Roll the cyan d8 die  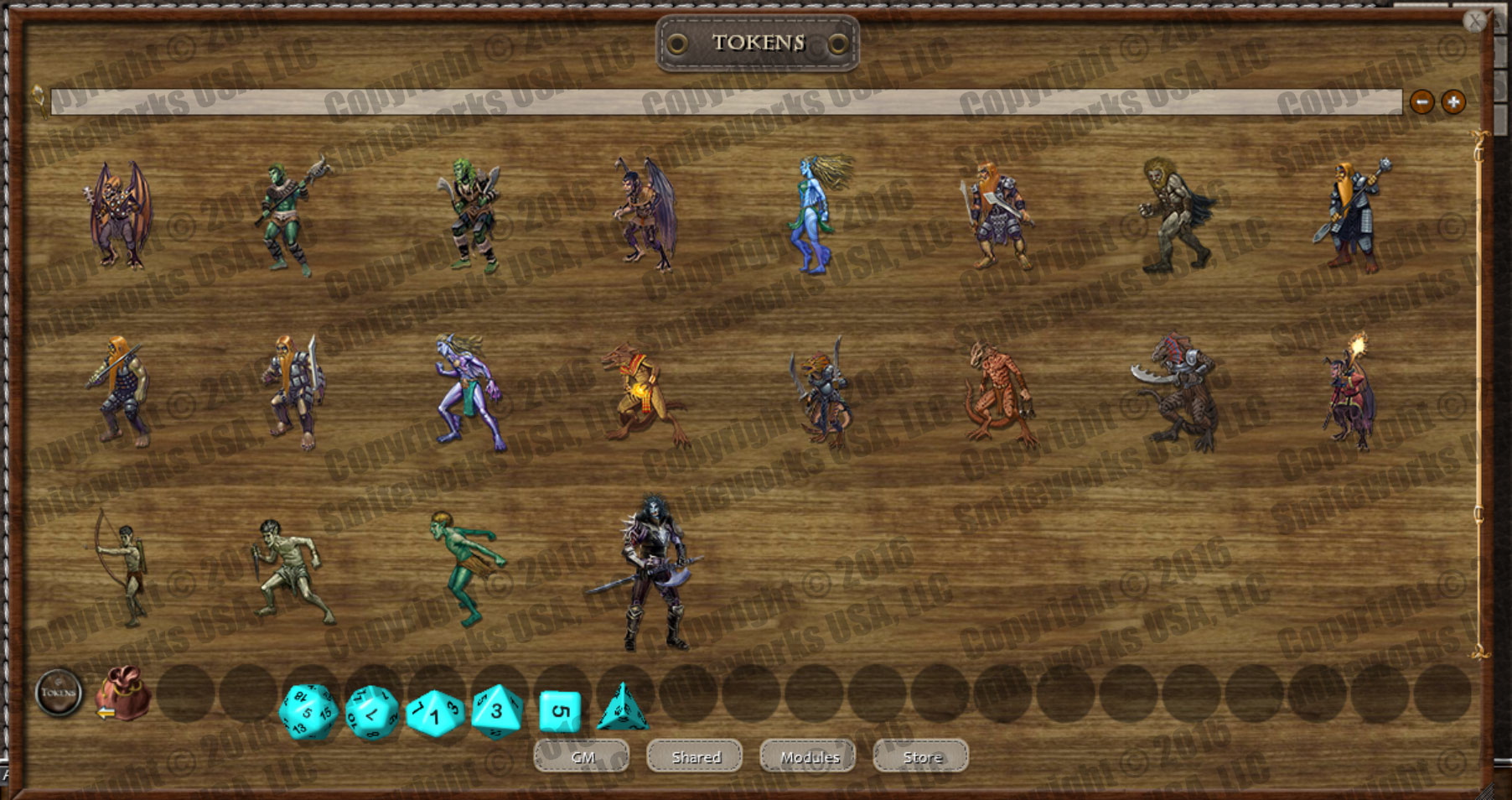[x=496, y=712]
